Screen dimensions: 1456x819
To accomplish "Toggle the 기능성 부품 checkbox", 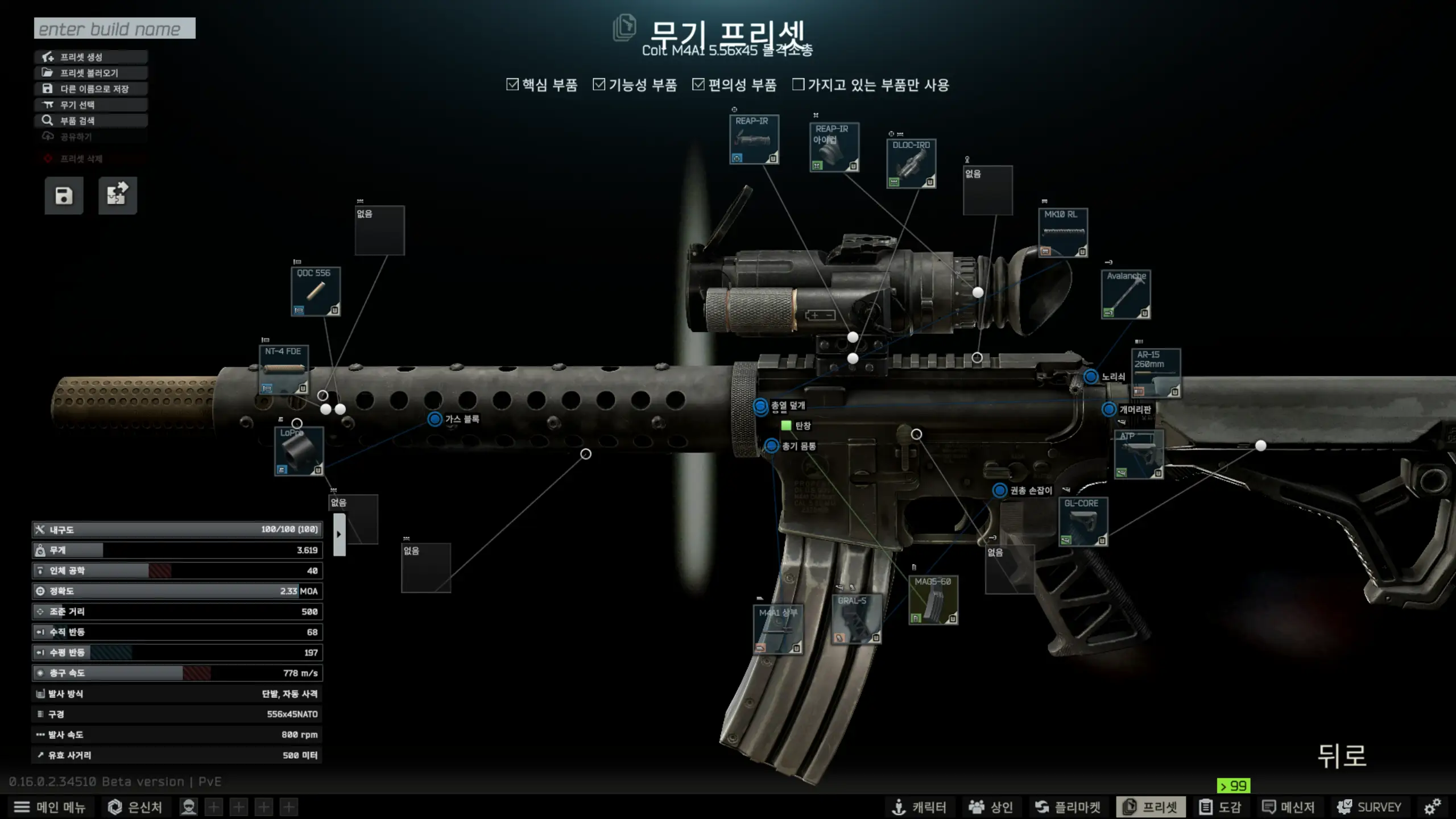I will 599,85.
